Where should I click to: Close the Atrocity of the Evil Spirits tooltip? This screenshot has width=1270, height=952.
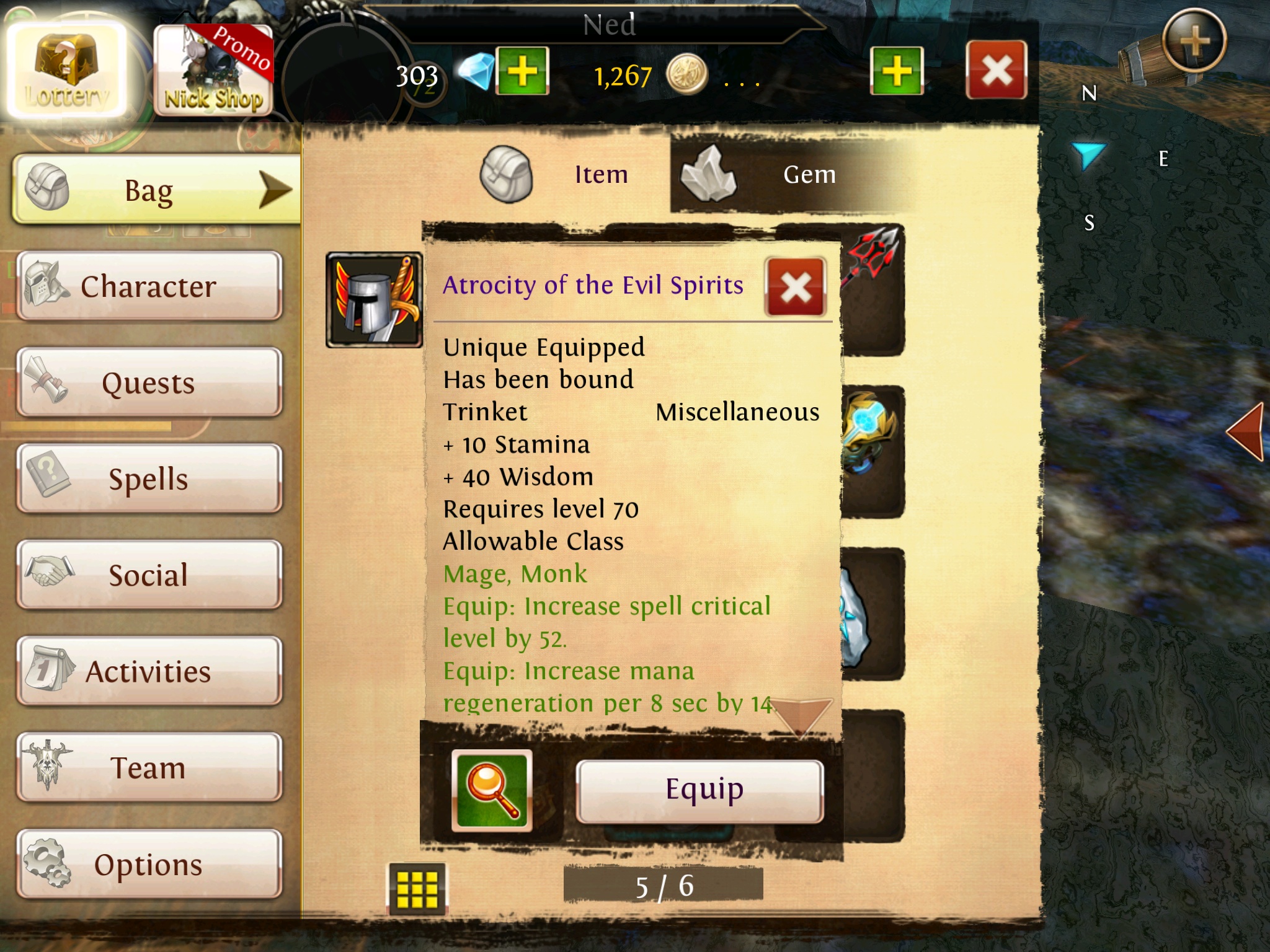tap(796, 287)
